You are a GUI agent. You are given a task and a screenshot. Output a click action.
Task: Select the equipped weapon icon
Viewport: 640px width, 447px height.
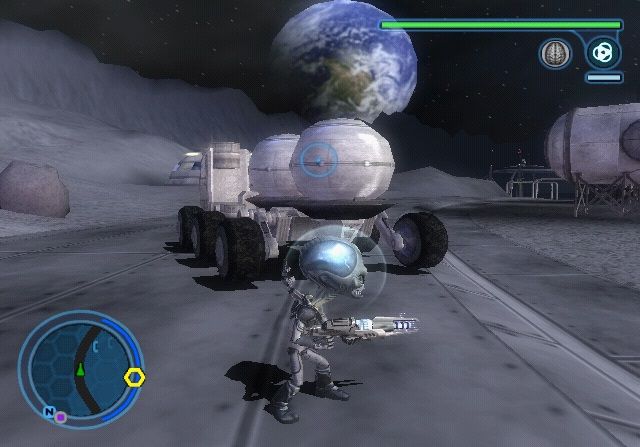click(x=602, y=51)
